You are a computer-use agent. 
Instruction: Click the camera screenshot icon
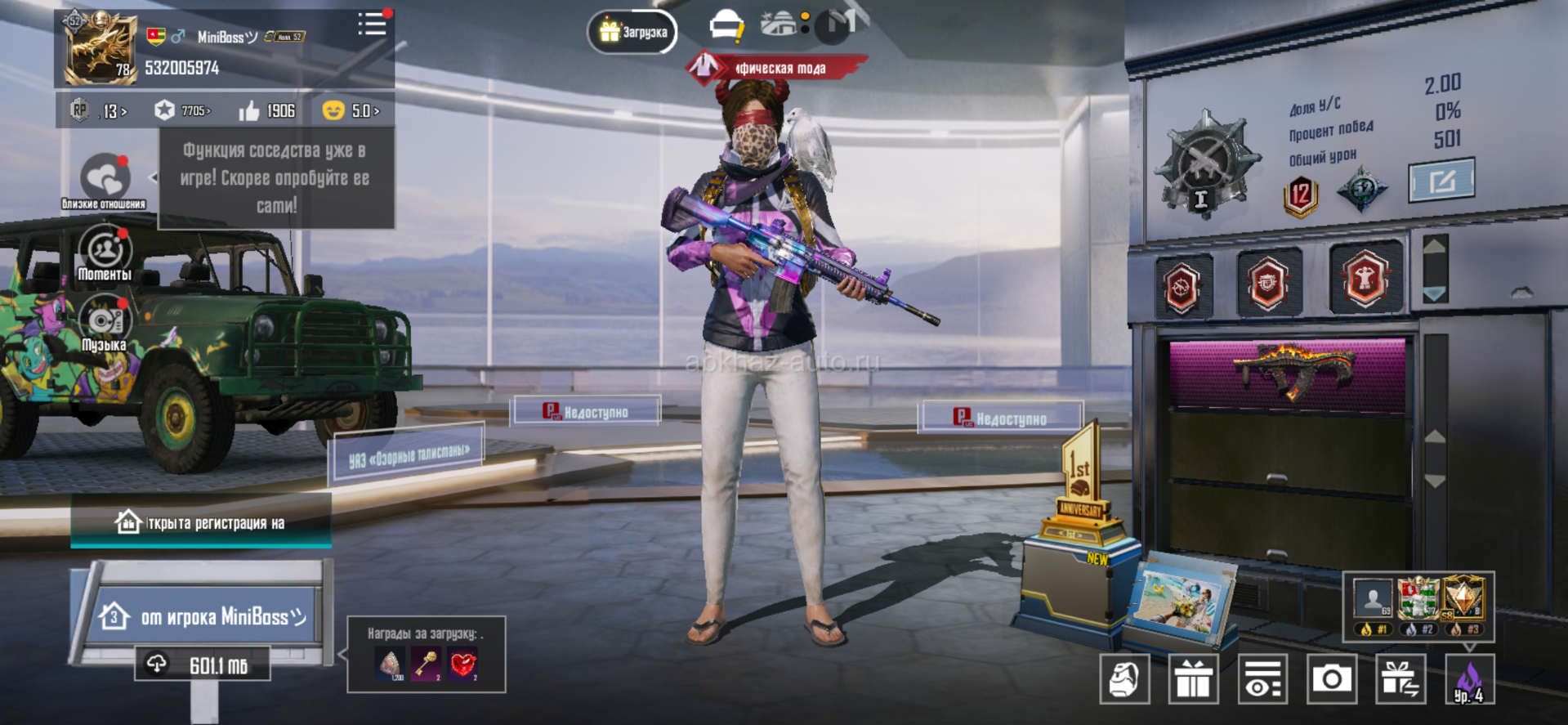[1332, 678]
